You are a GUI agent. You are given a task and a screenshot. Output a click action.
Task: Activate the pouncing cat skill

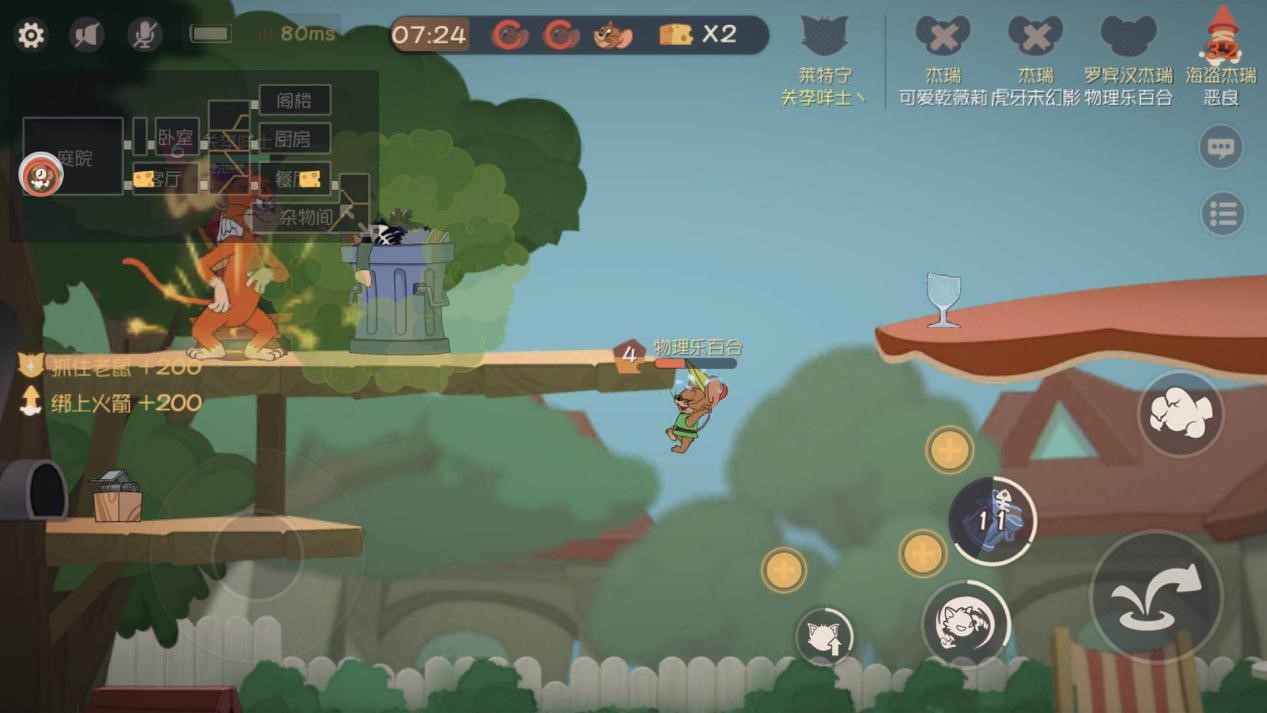(x=965, y=622)
